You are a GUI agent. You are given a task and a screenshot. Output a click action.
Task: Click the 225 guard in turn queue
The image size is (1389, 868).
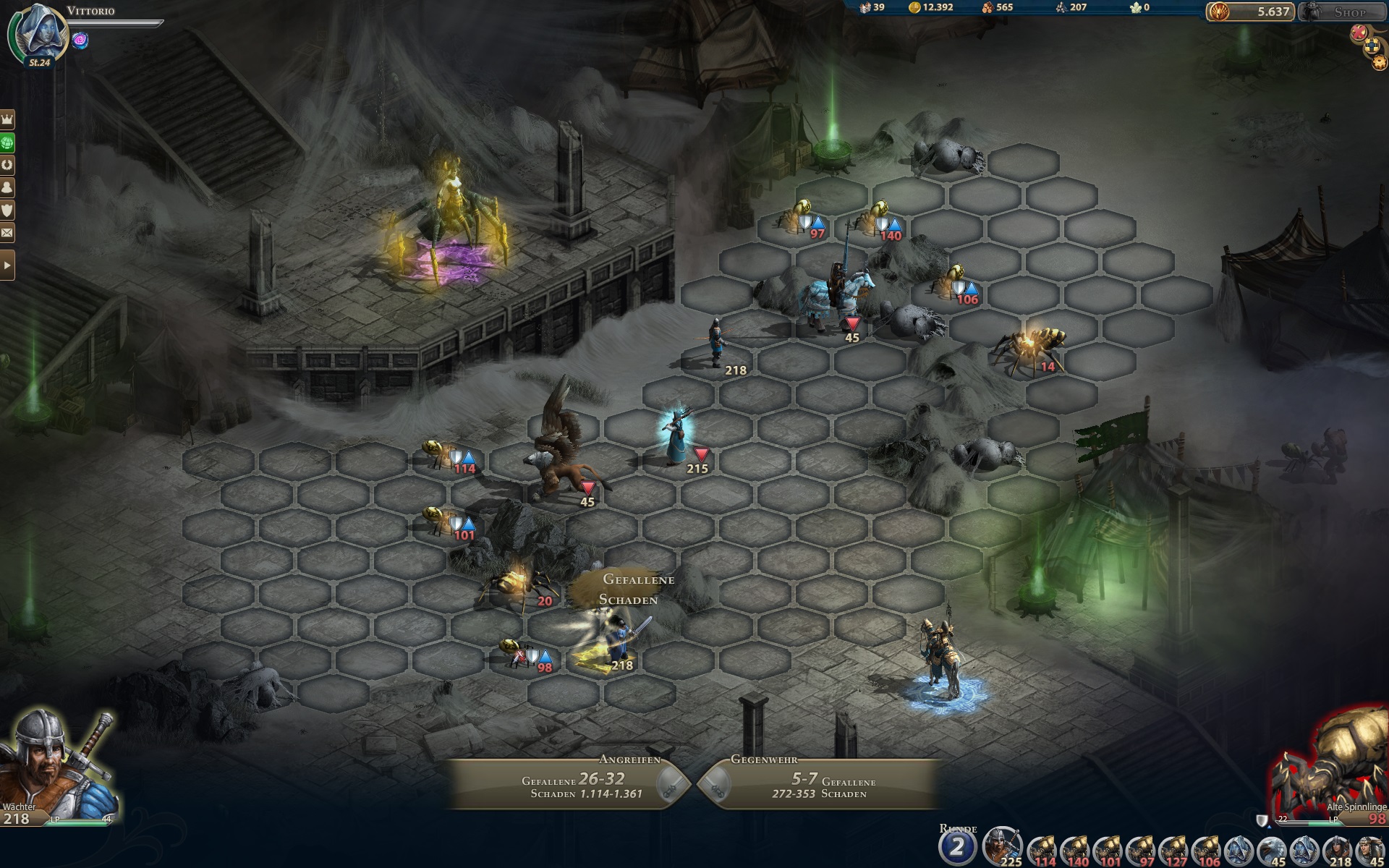(x=1002, y=846)
